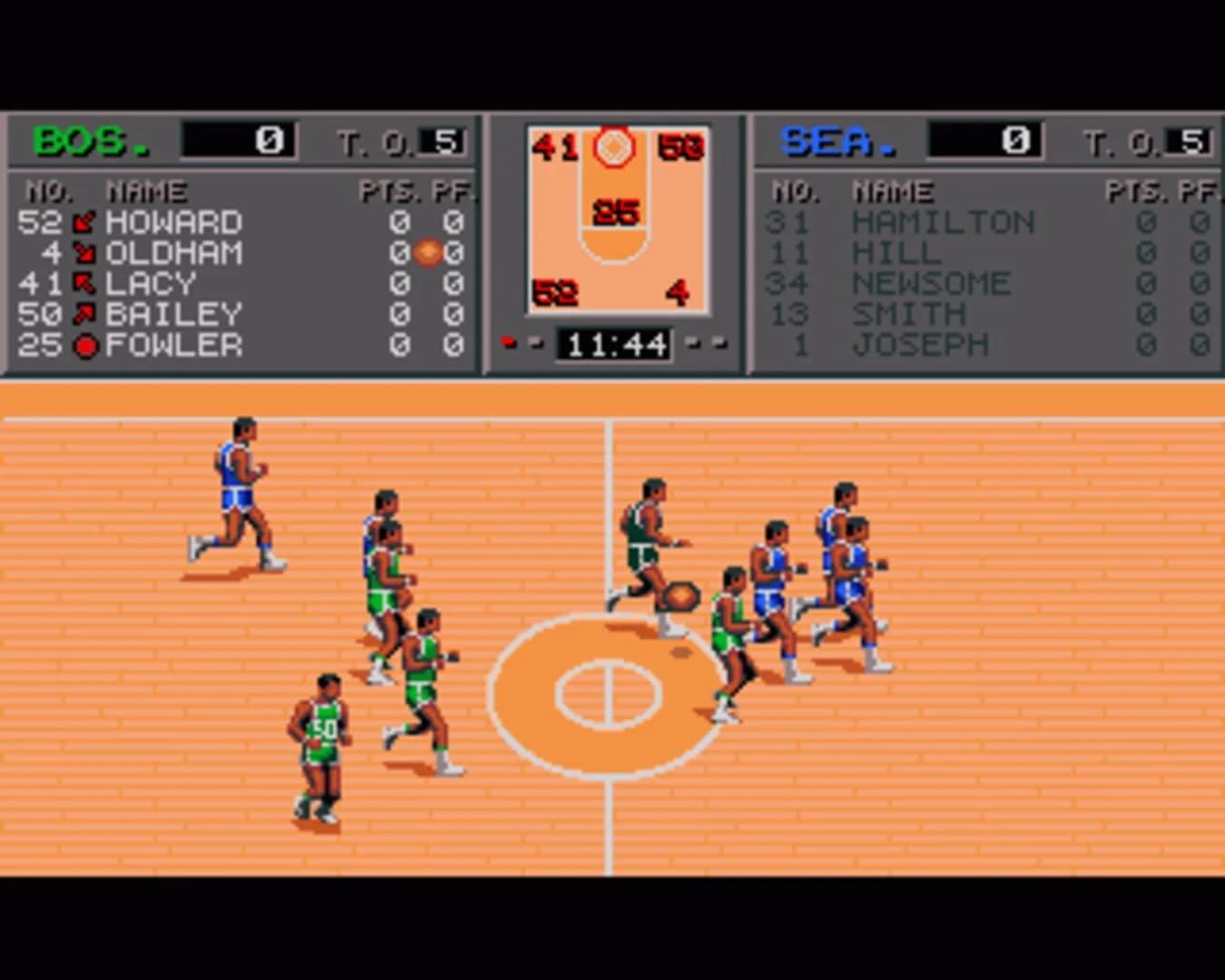Select Fowler's red circle position marker
The width and height of the screenshot is (1225, 980).
(x=87, y=345)
